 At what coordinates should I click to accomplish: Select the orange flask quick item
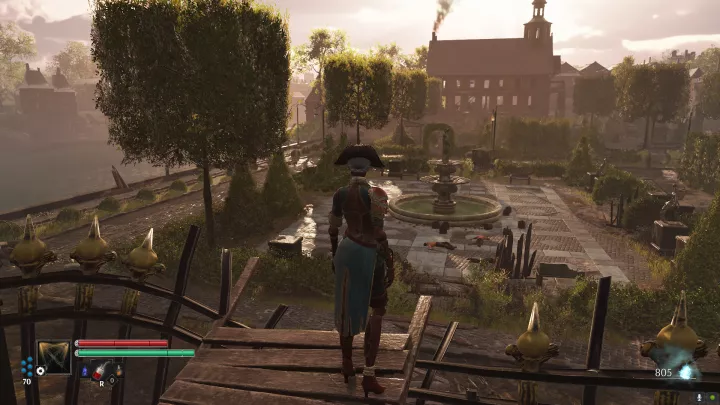pyautogui.click(x=117, y=372)
